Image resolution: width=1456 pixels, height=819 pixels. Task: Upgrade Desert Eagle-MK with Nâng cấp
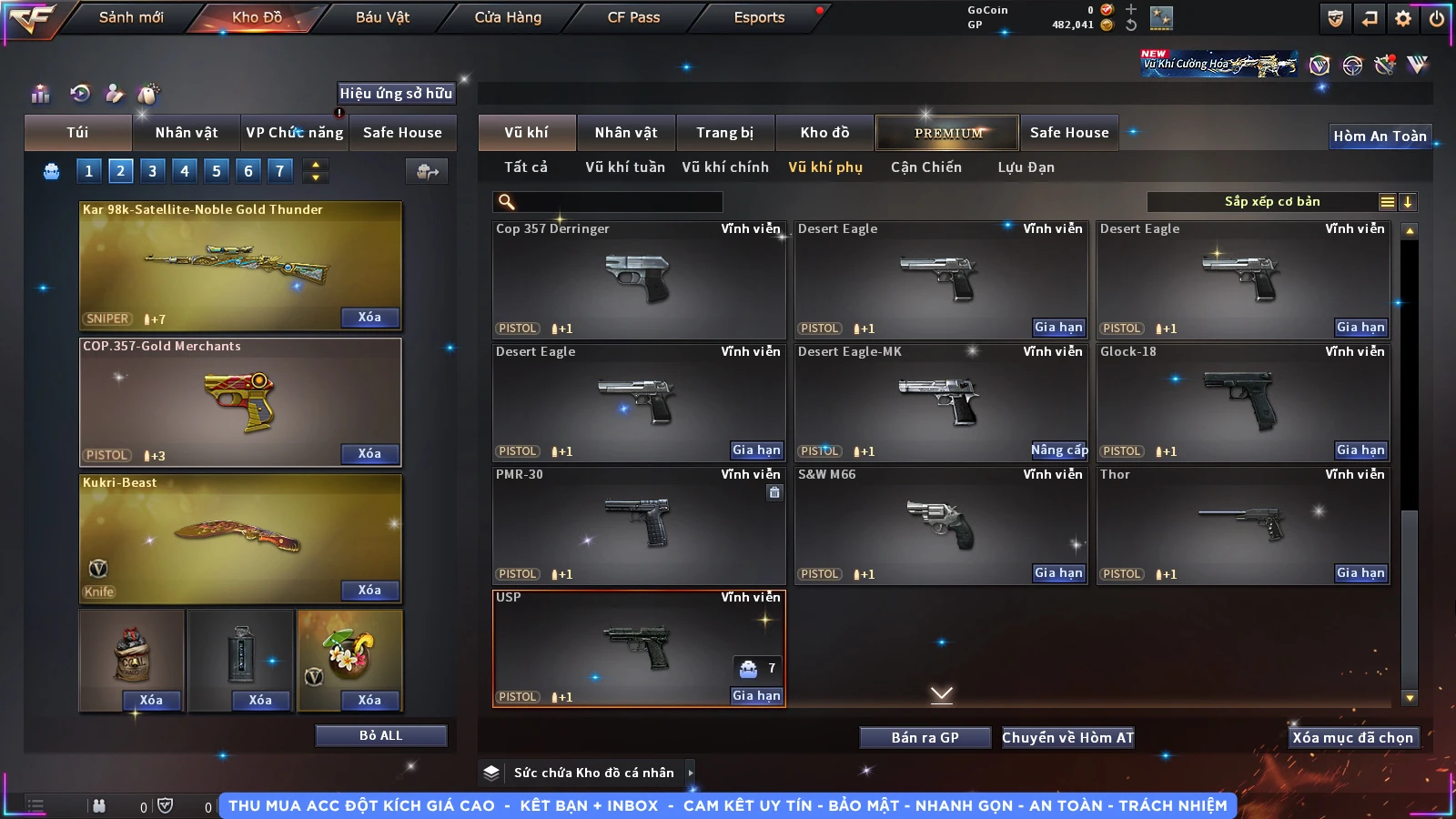[1059, 450]
